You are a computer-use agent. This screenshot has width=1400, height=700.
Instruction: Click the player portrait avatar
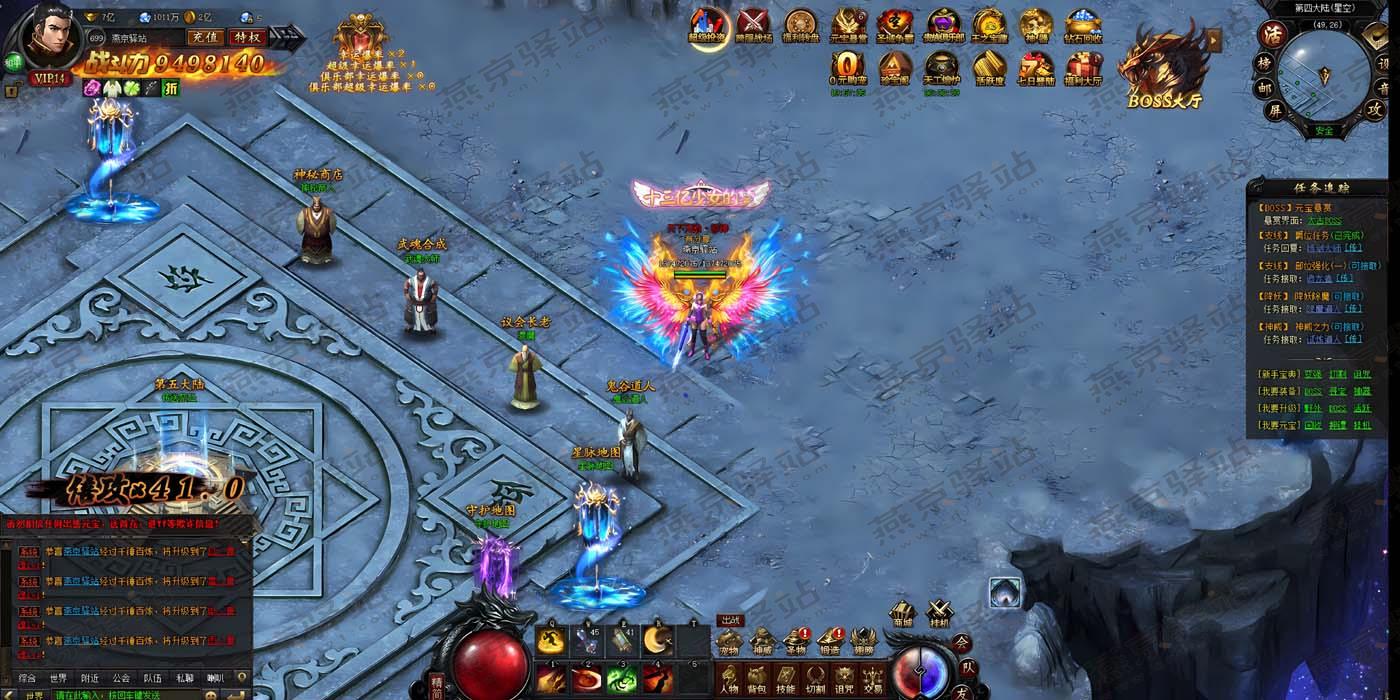pos(51,34)
